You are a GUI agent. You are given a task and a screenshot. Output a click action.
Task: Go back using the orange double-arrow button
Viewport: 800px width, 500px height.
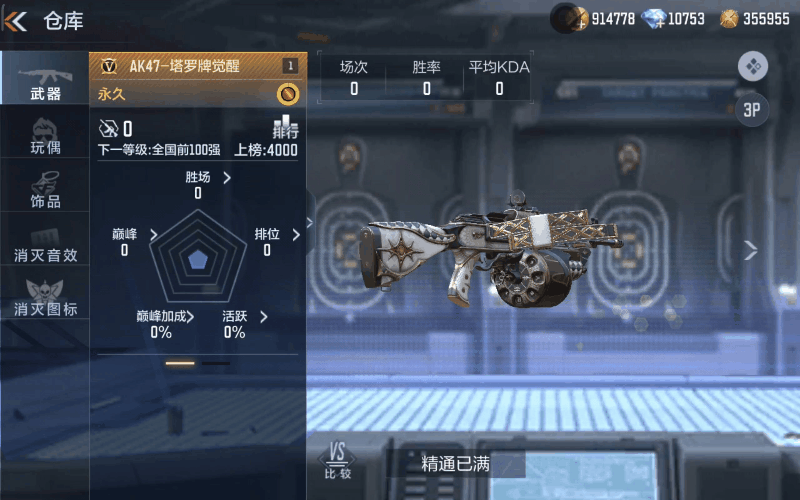pos(15,21)
